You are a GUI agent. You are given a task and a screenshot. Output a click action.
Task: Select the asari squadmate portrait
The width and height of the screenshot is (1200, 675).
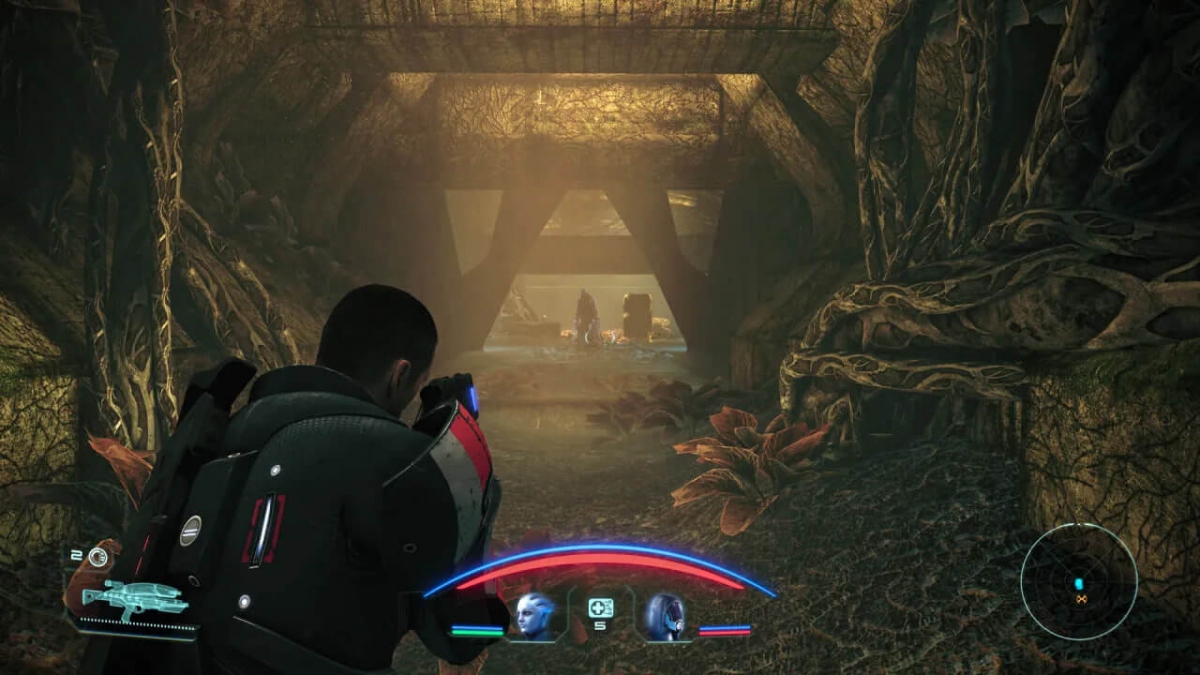535,615
